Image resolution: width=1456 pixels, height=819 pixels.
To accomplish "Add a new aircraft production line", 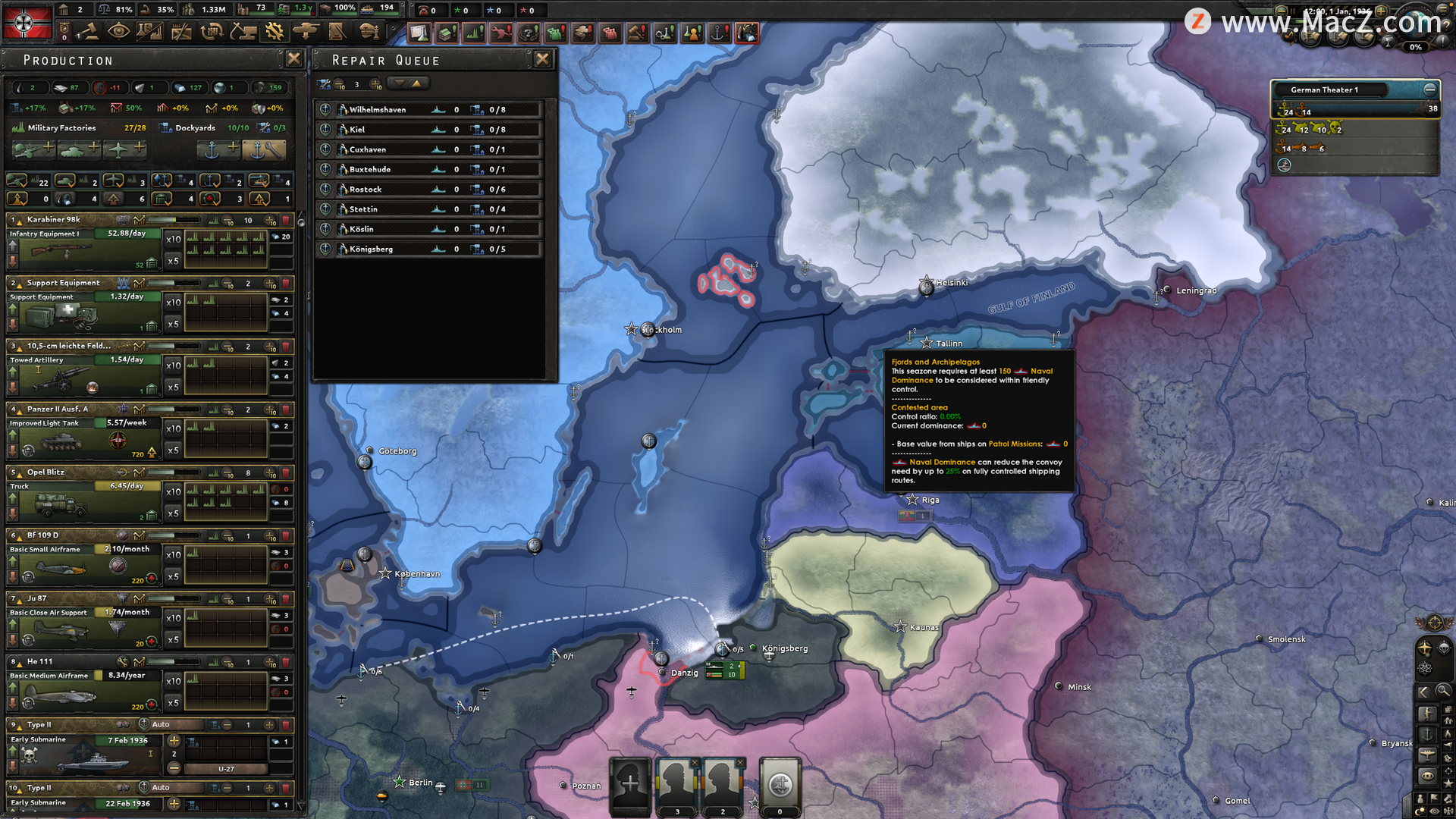I will pos(125,149).
